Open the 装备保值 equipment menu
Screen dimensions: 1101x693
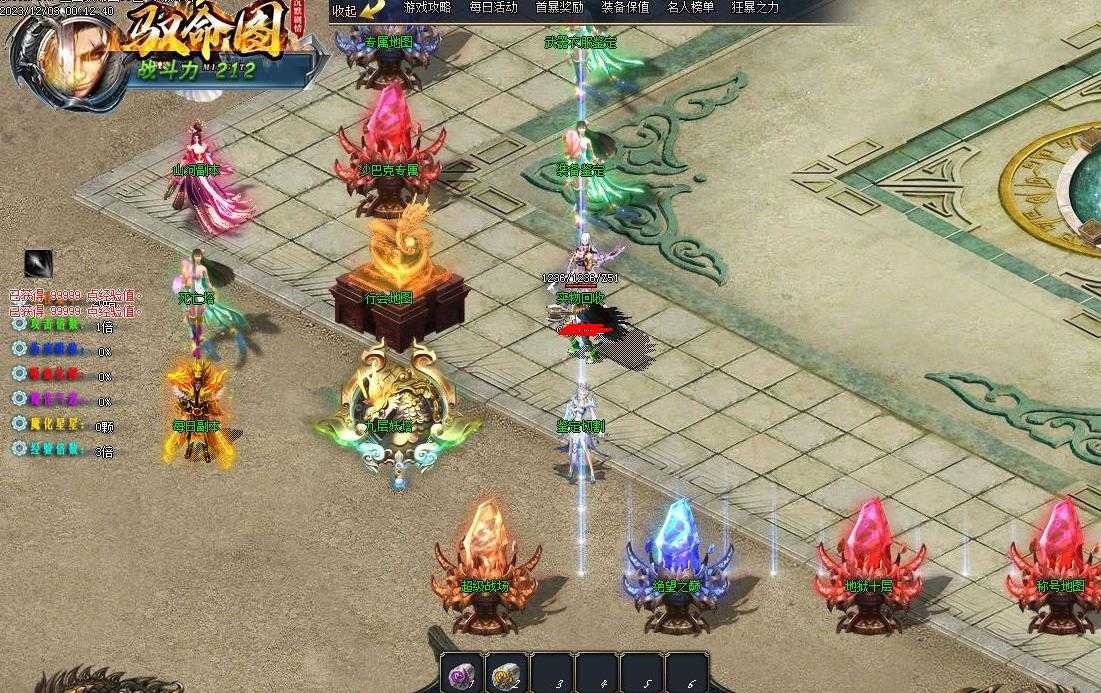(625, 8)
